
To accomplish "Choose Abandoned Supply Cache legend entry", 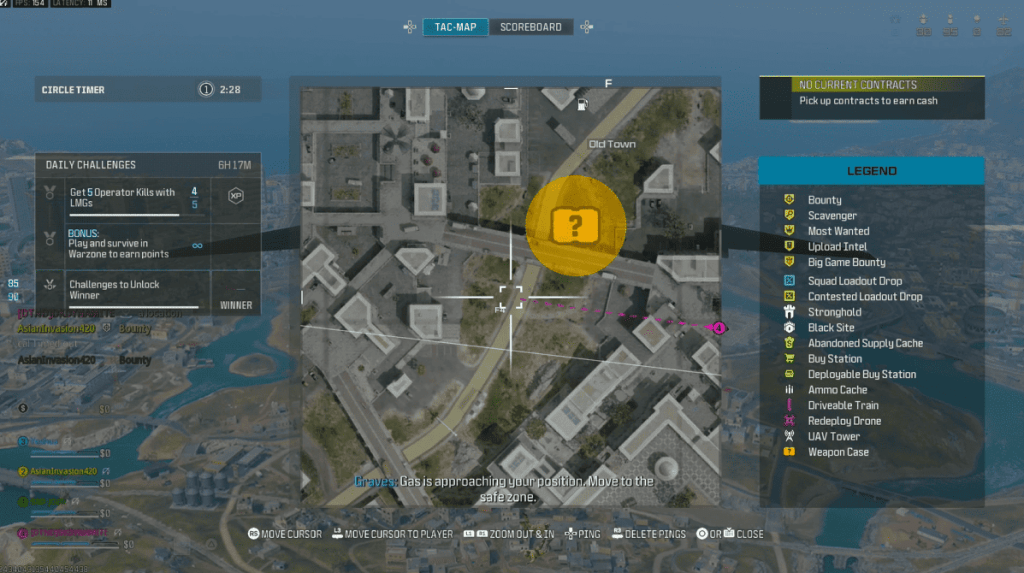I will 865,343.
